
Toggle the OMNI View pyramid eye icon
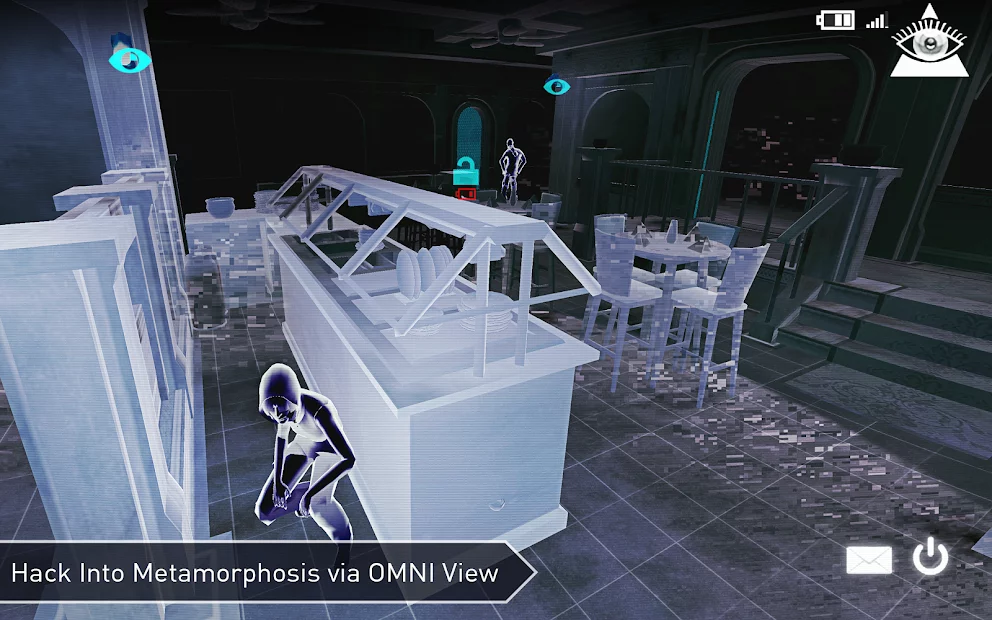[931, 43]
